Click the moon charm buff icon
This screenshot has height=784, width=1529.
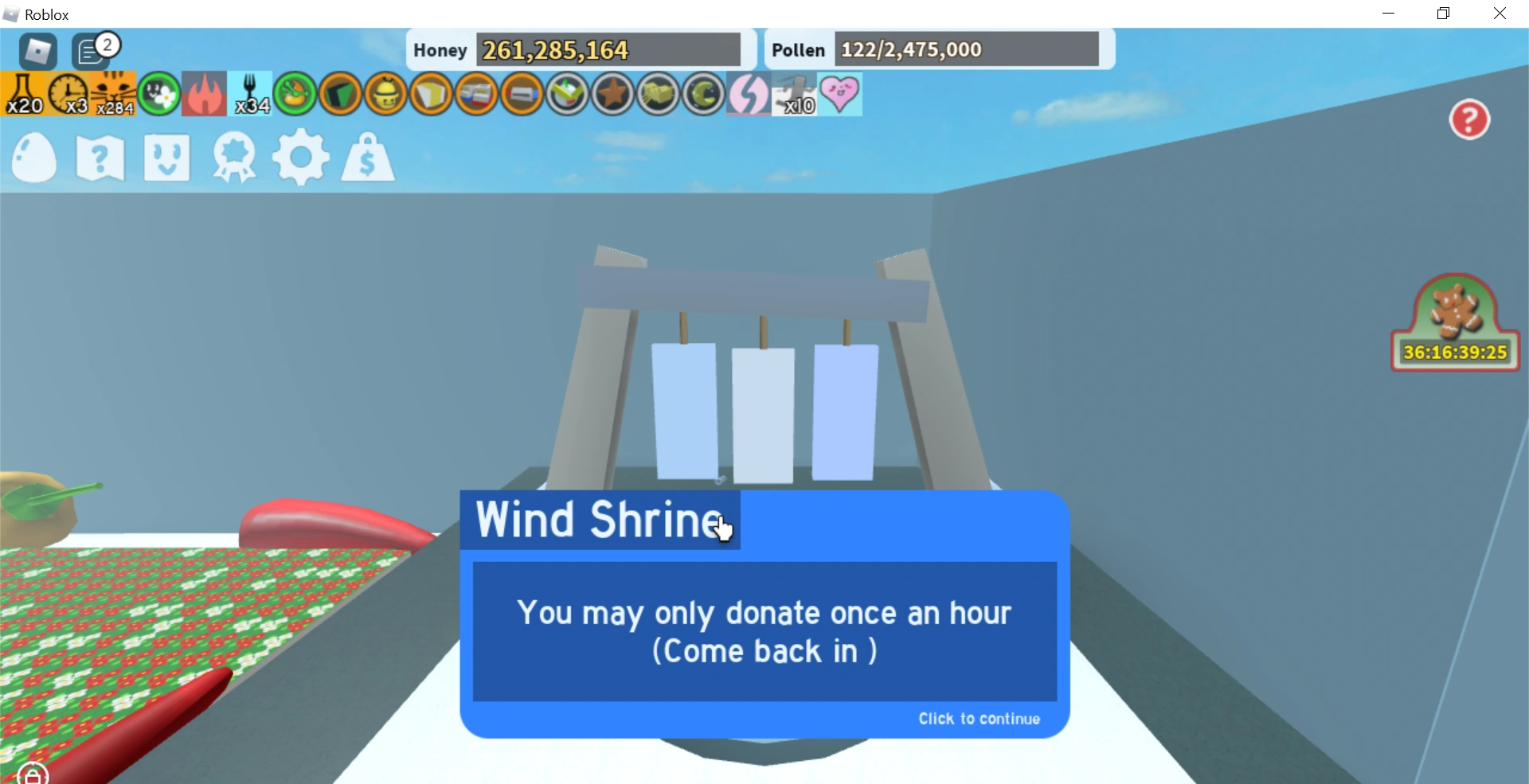[x=704, y=94]
